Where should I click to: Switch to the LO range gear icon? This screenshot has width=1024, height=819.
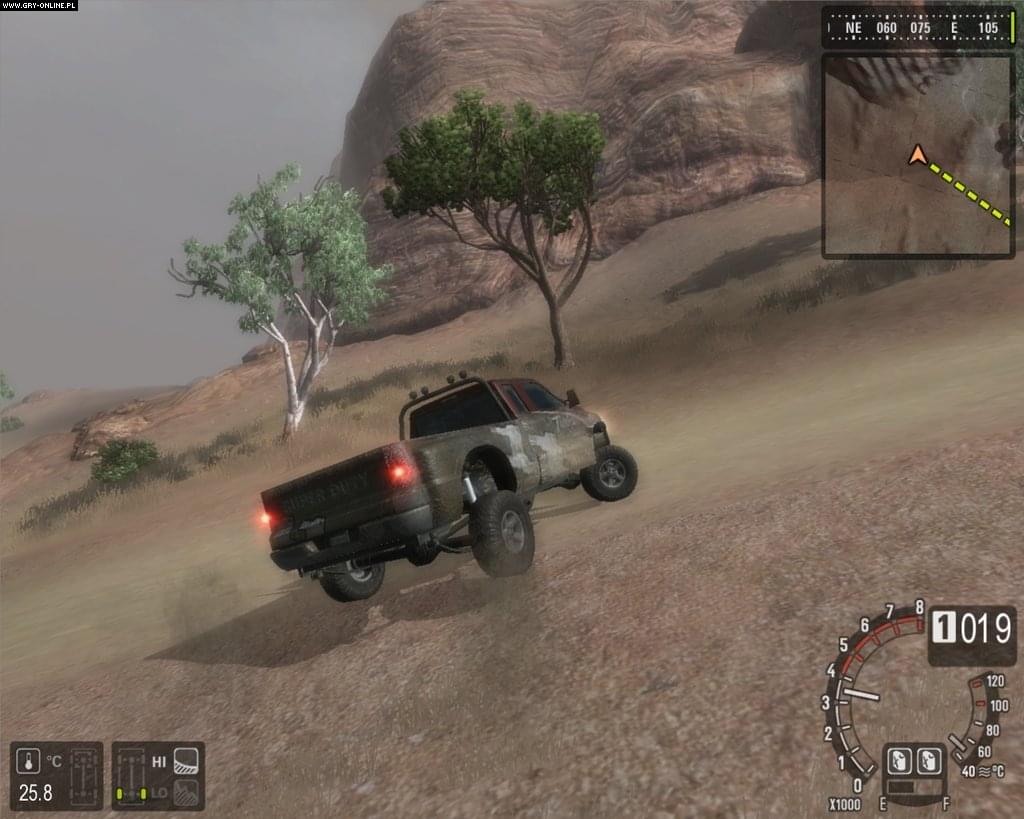[186, 792]
